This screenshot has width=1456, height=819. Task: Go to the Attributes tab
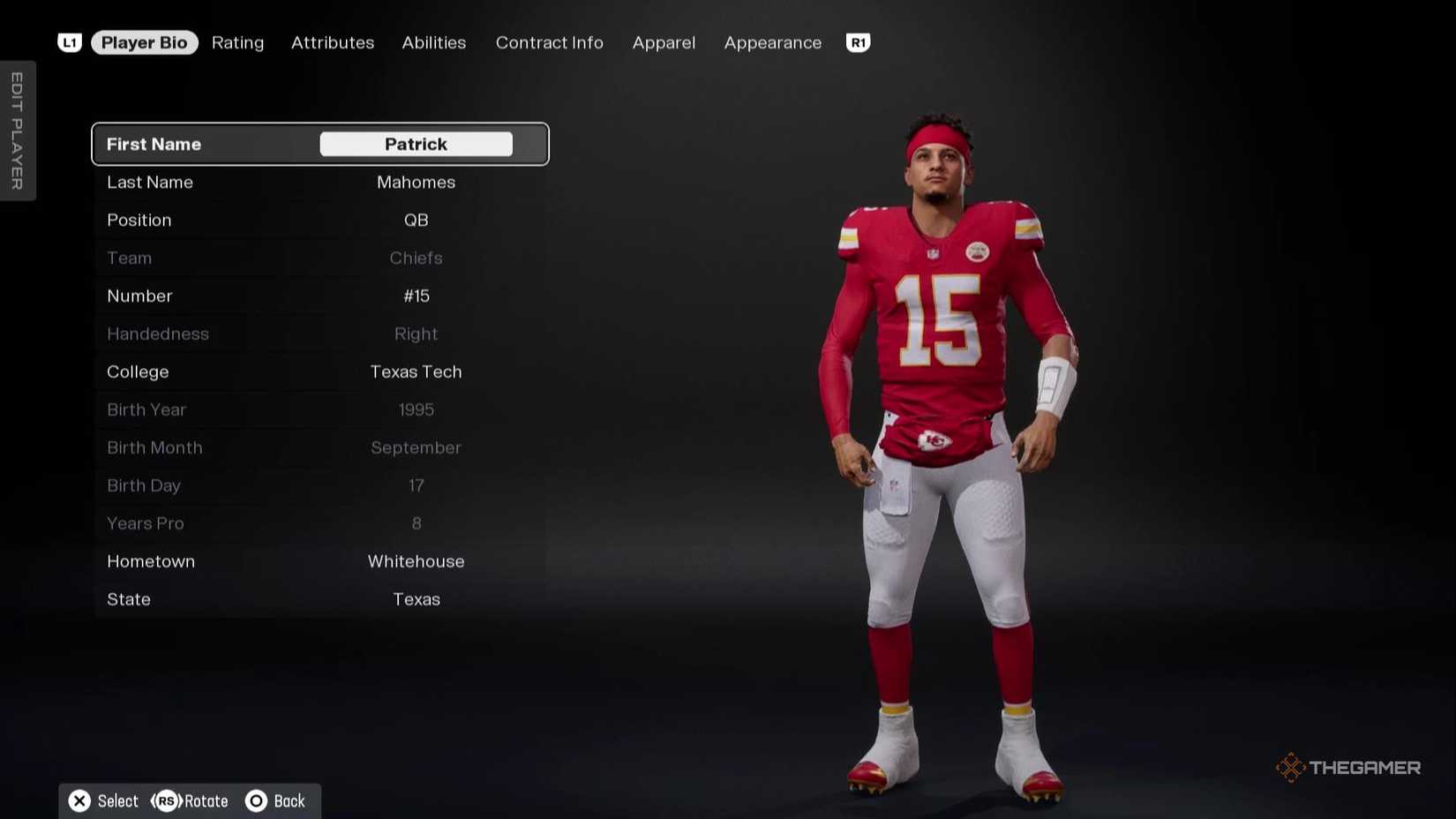[x=333, y=42]
